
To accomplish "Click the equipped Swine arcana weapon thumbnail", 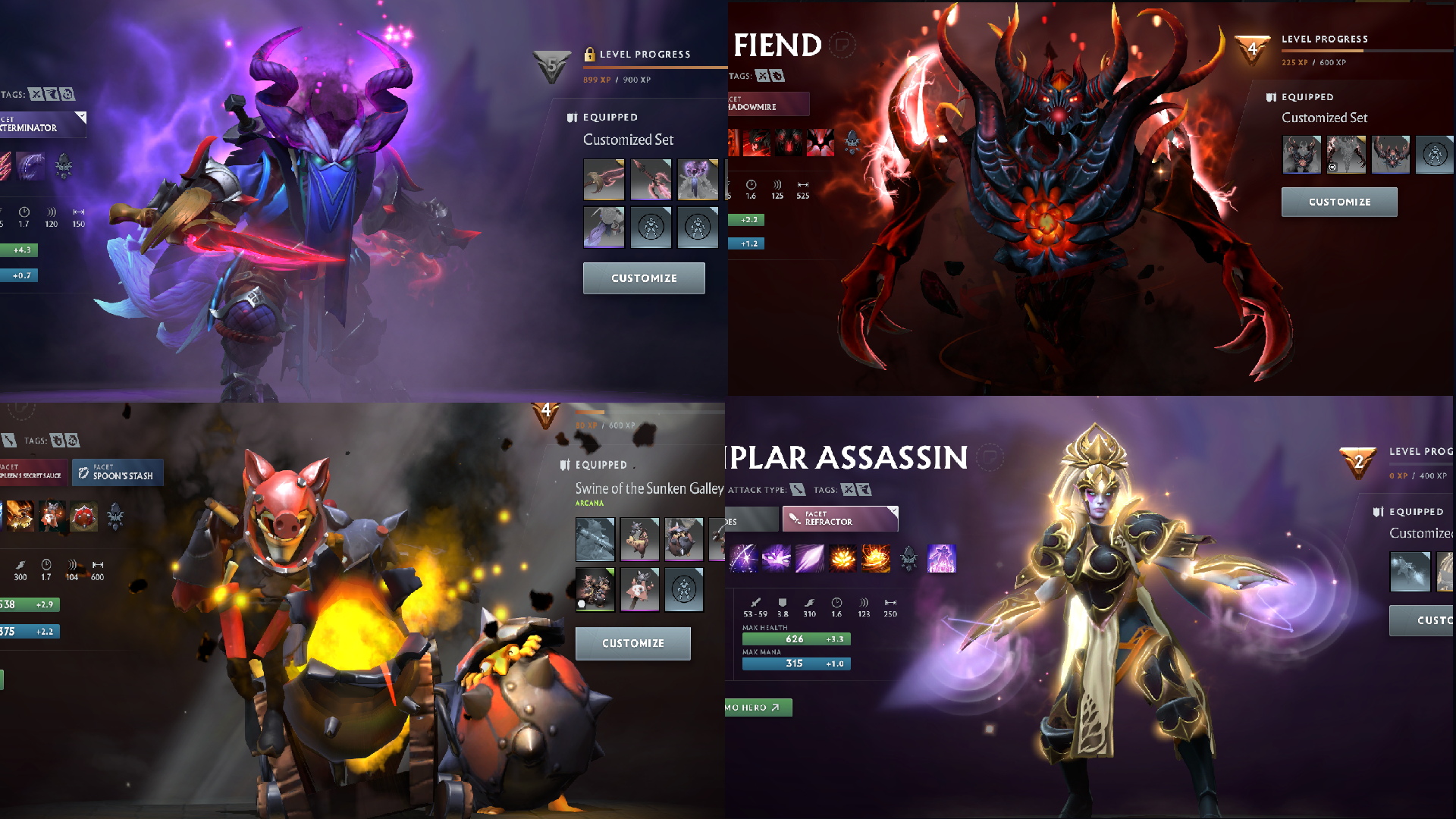I will [x=595, y=540].
